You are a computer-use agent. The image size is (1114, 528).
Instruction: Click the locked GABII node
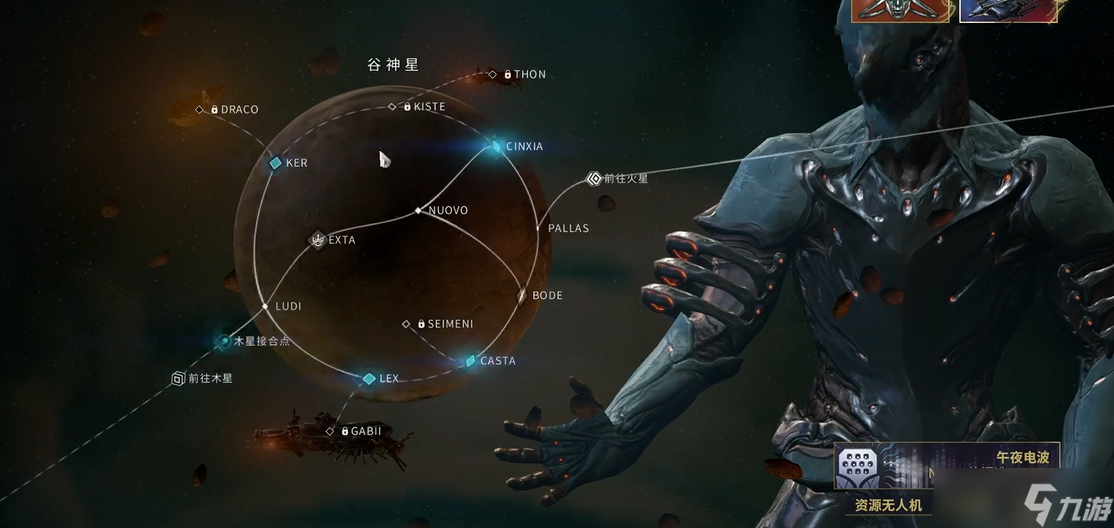click(331, 431)
